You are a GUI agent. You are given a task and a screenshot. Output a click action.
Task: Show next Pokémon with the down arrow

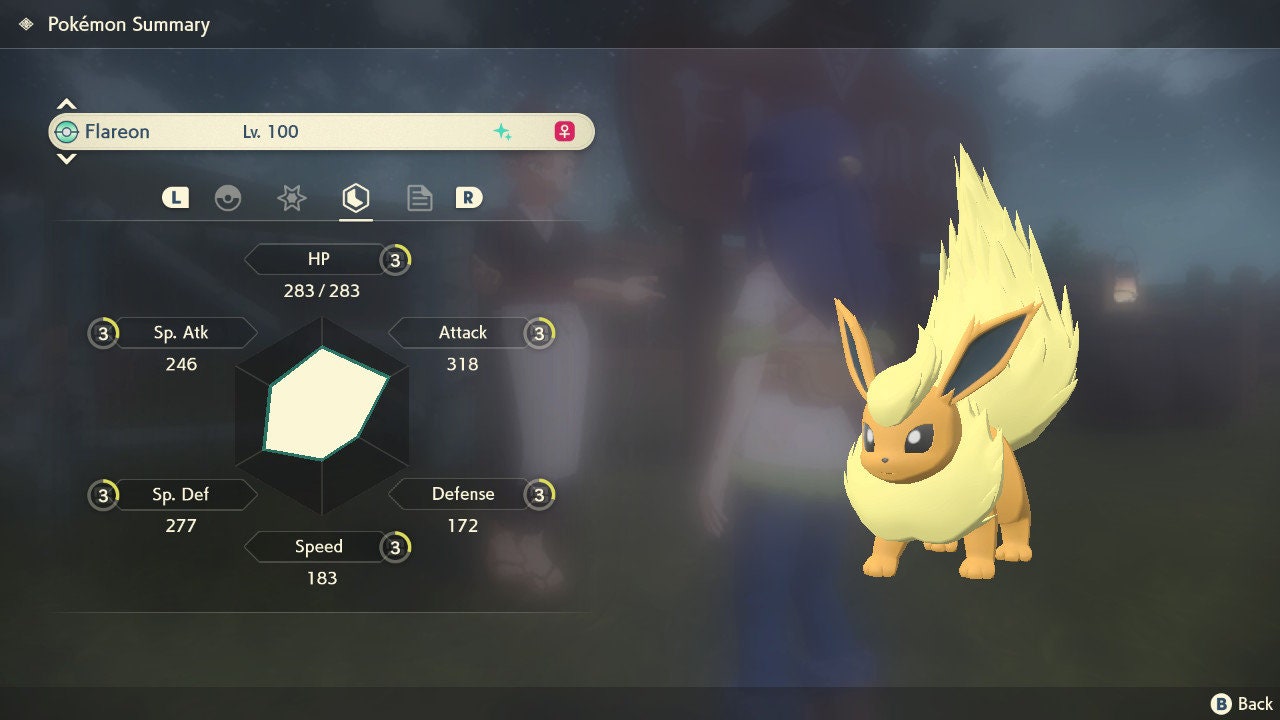[x=66, y=158]
